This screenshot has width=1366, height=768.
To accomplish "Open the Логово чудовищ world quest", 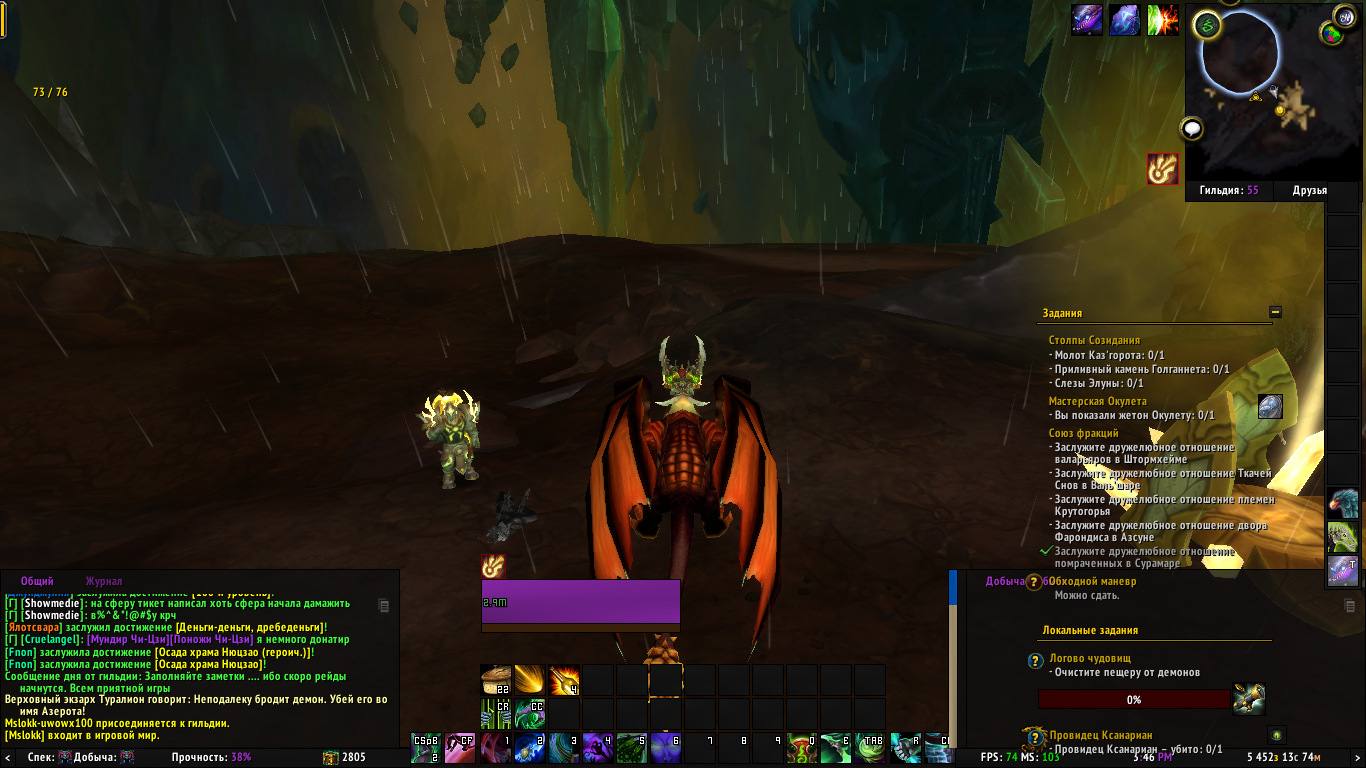I will click(1088, 660).
